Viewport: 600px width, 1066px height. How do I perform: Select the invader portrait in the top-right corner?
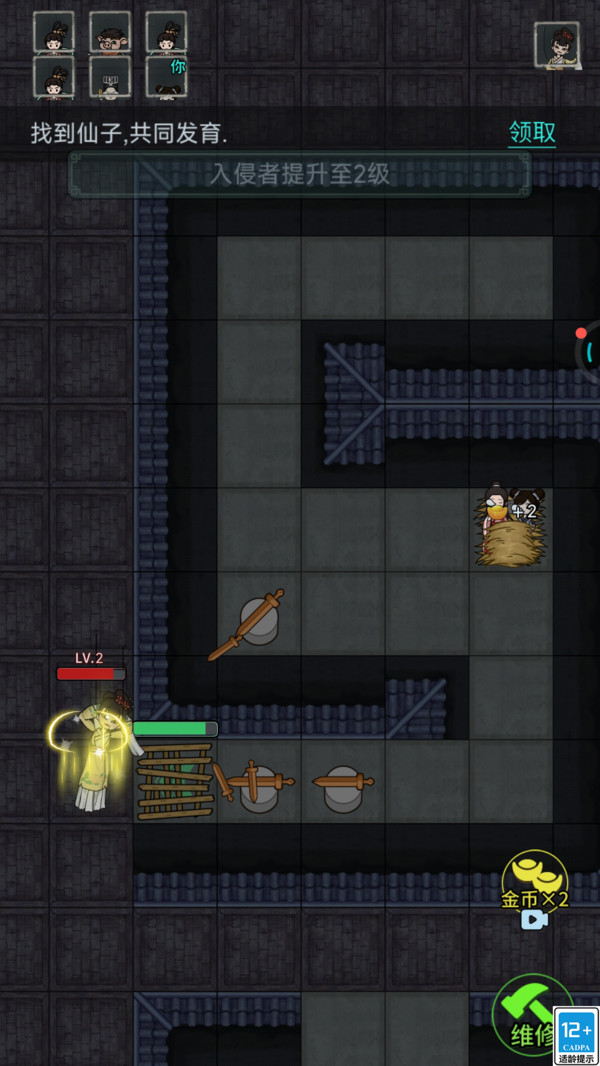pos(557,46)
